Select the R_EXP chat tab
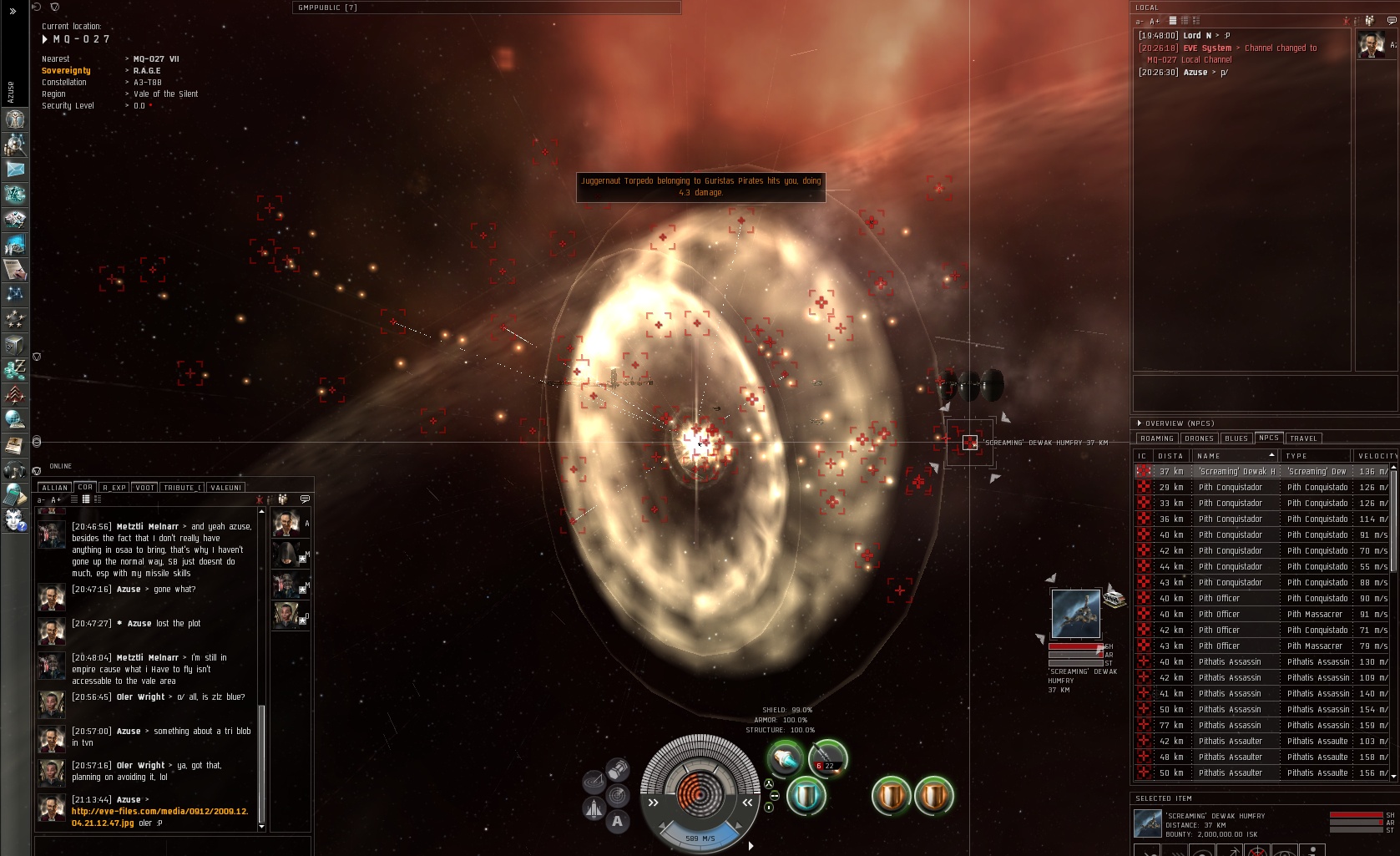 pyautogui.click(x=114, y=488)
